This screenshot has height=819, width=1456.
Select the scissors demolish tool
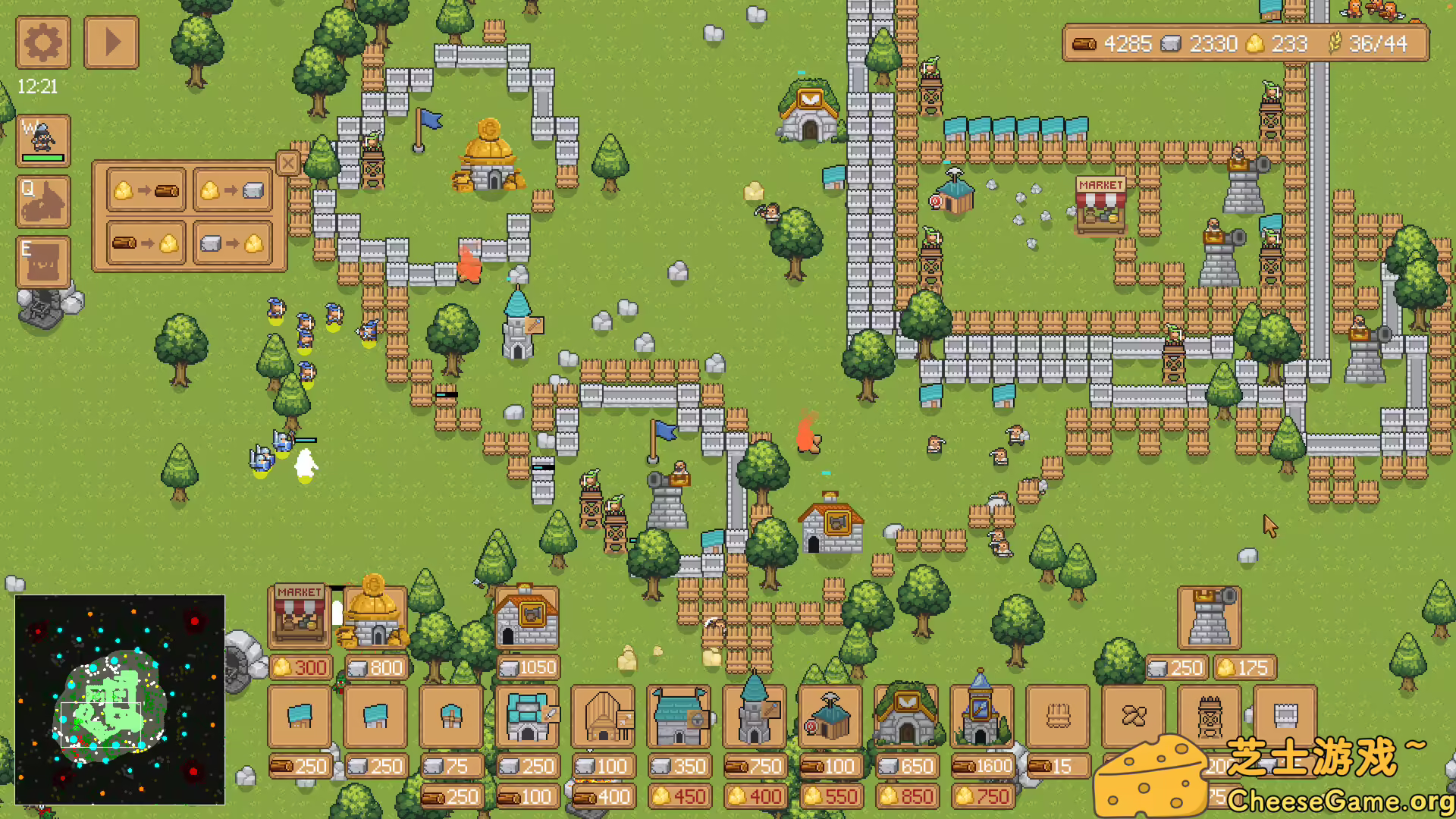click(x=1133, y=715)
